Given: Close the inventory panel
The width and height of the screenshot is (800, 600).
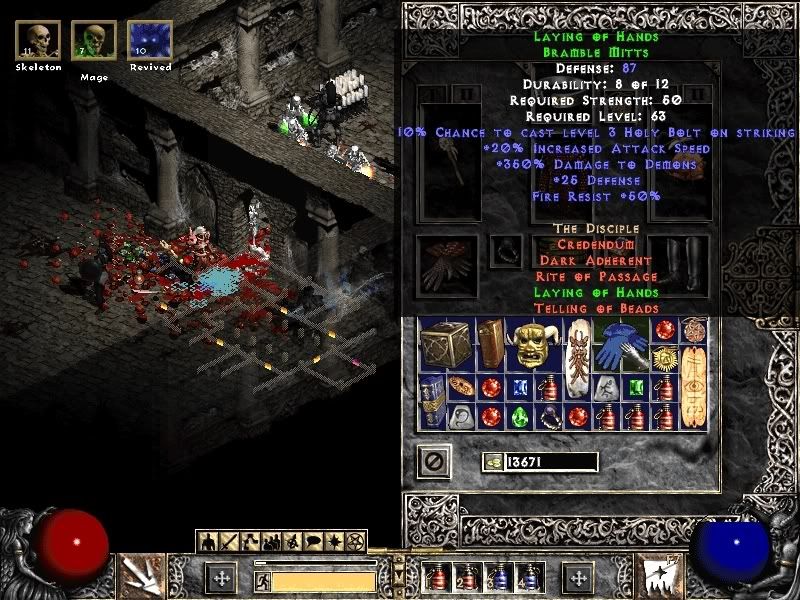Looking at the screenshot, I should tap(434, 461).
